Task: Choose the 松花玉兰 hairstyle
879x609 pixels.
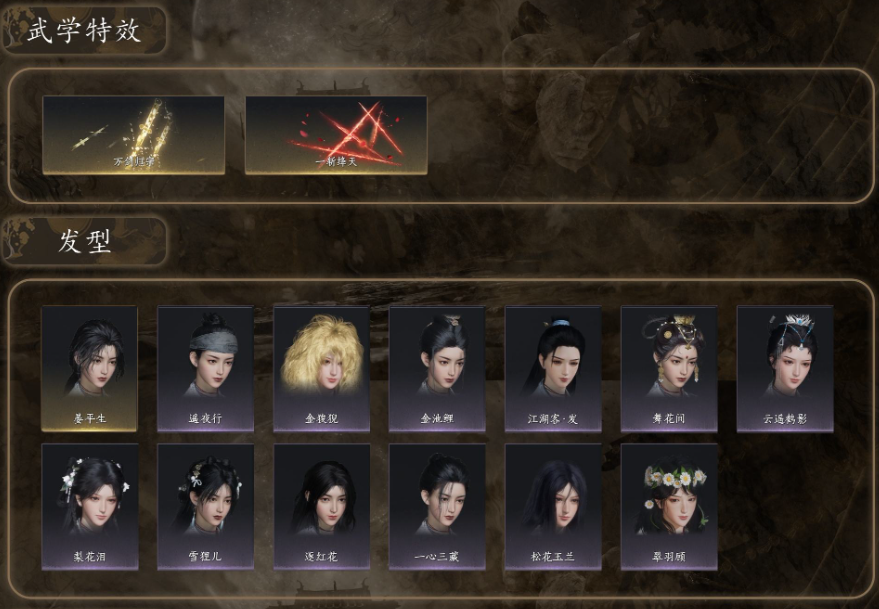Action: pos(553,506)
